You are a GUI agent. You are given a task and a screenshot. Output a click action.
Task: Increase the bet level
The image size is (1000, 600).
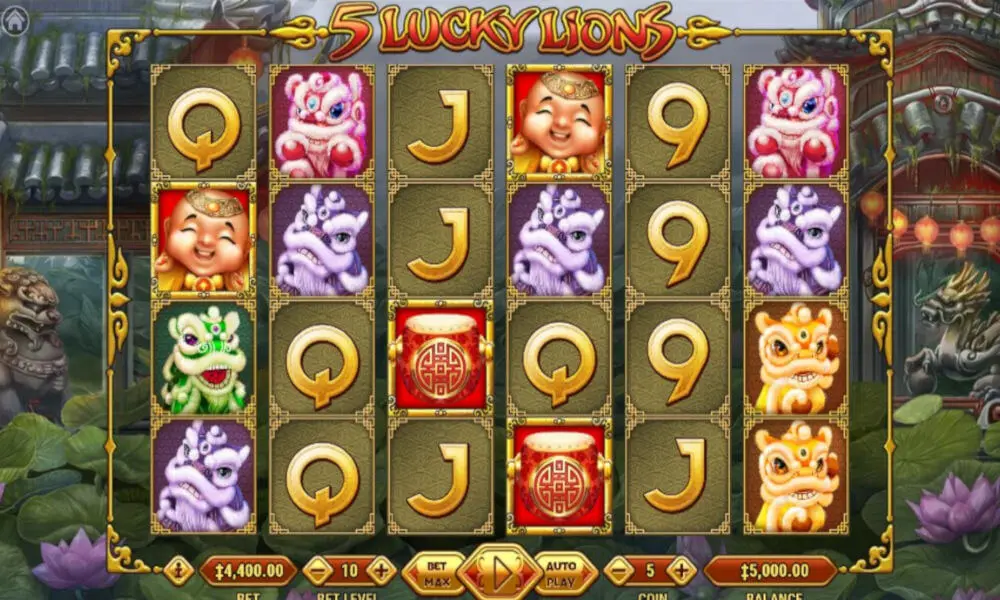click(x=381, y=571)
